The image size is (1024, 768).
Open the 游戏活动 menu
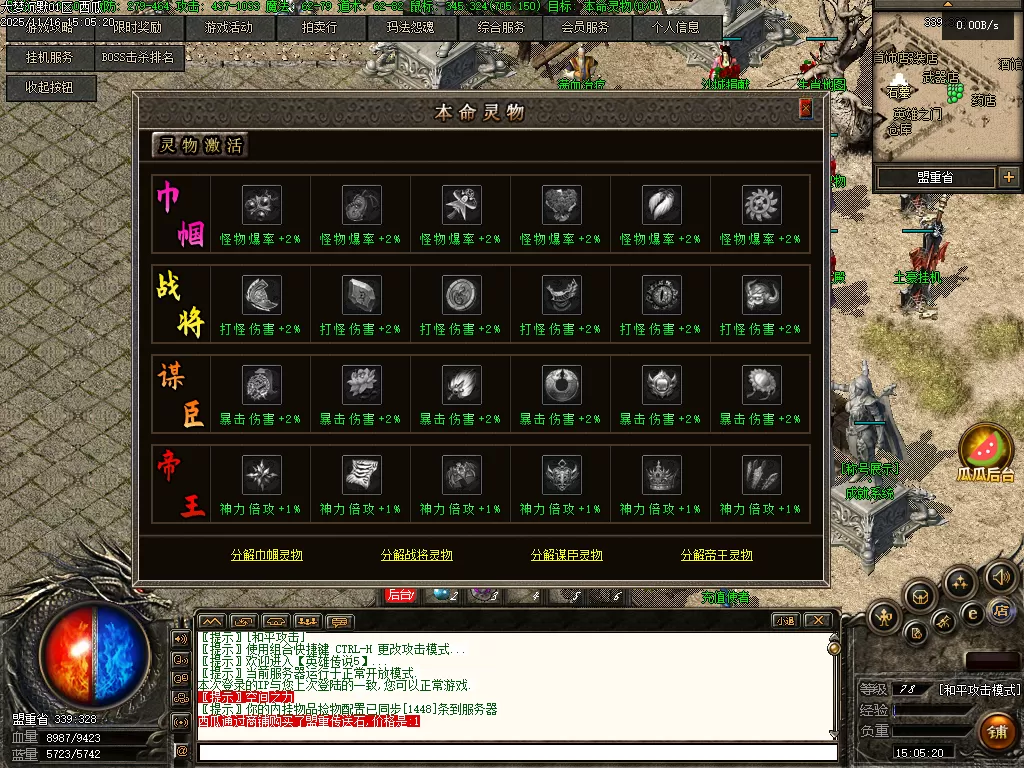[228, 28]
